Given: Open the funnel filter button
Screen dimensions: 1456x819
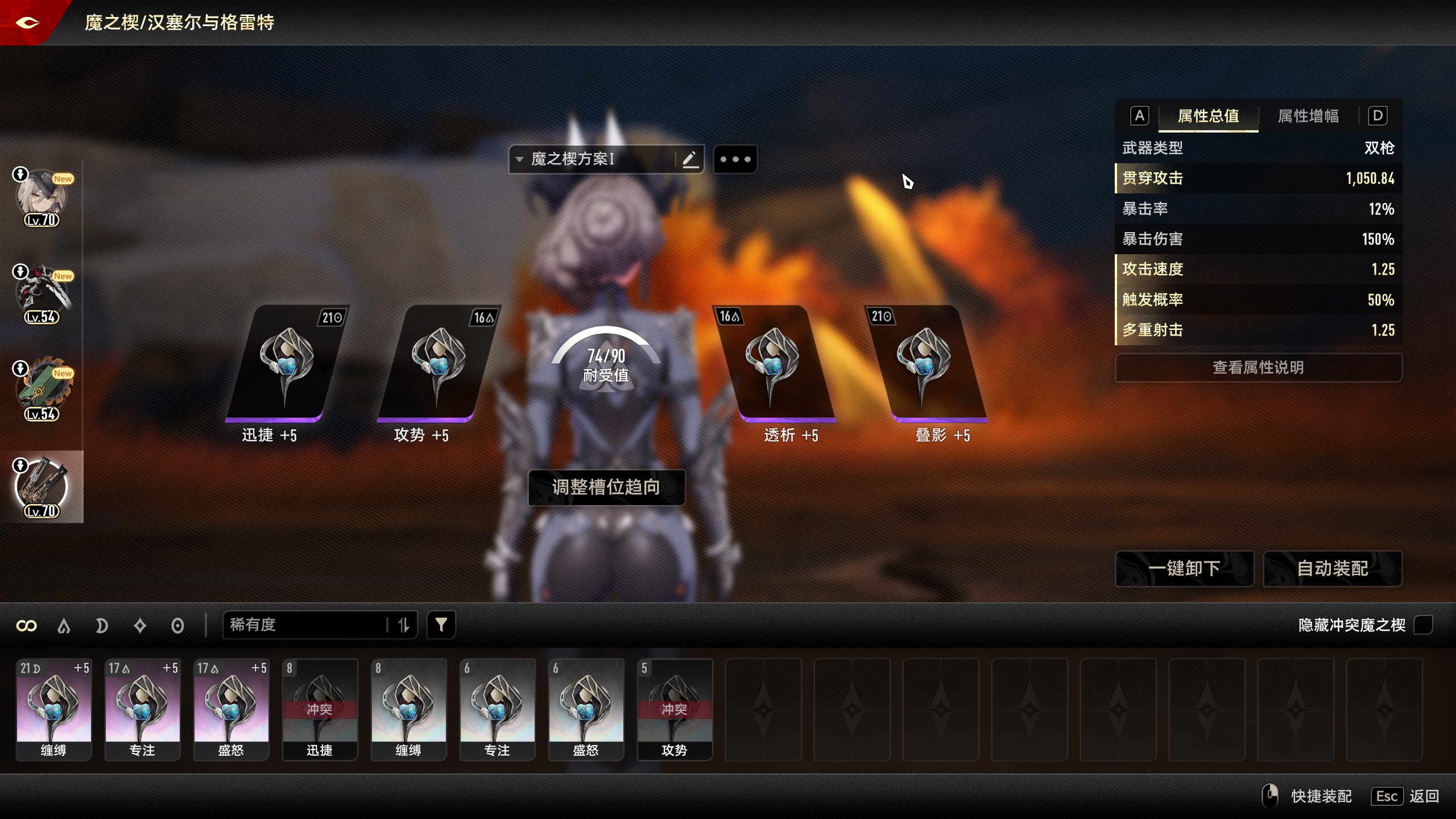Looking at the screenshot, I should 441,625.
